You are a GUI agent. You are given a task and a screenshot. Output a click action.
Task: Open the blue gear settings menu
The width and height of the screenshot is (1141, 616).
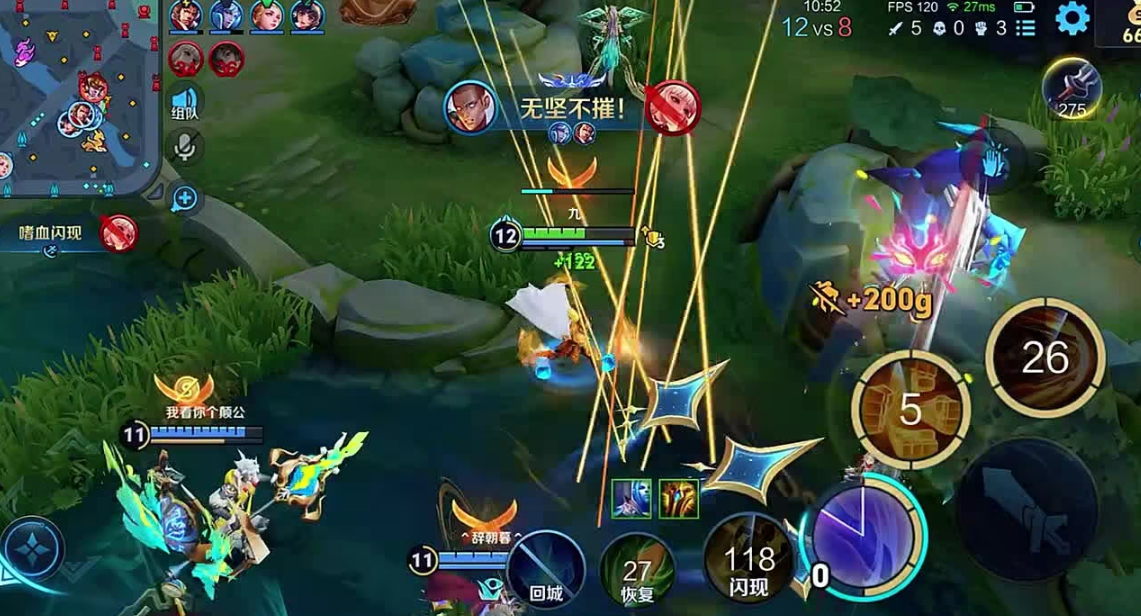point(1072,18)
